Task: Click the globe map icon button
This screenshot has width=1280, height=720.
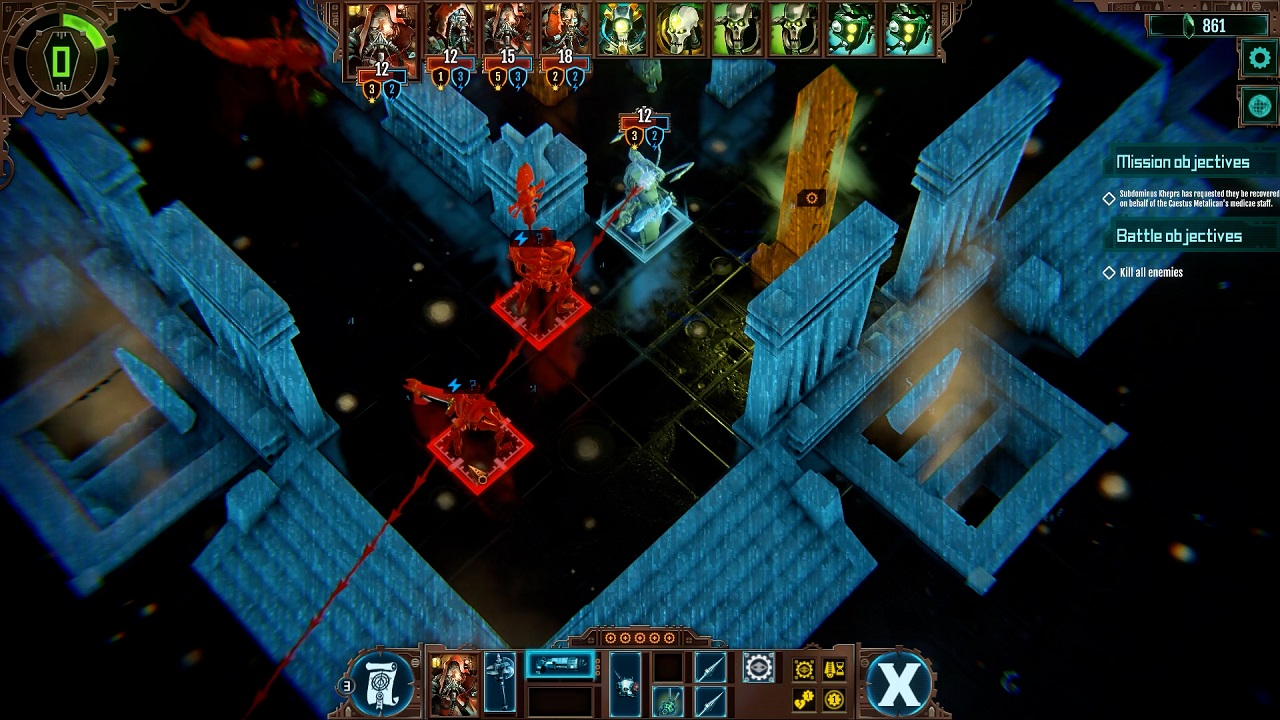Action: 1259,105
